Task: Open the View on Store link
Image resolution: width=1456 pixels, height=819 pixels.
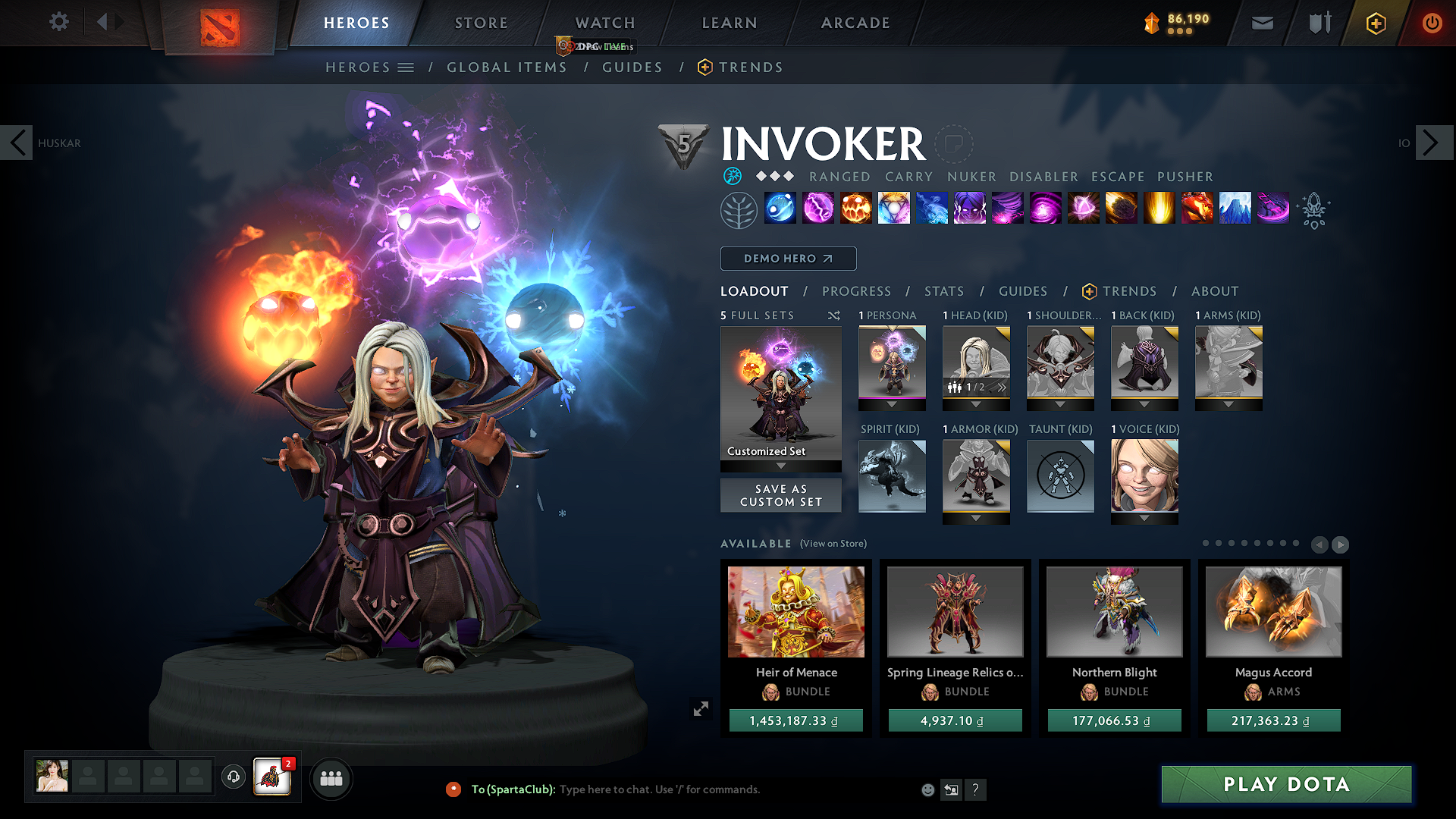Action: click(832, 544)
